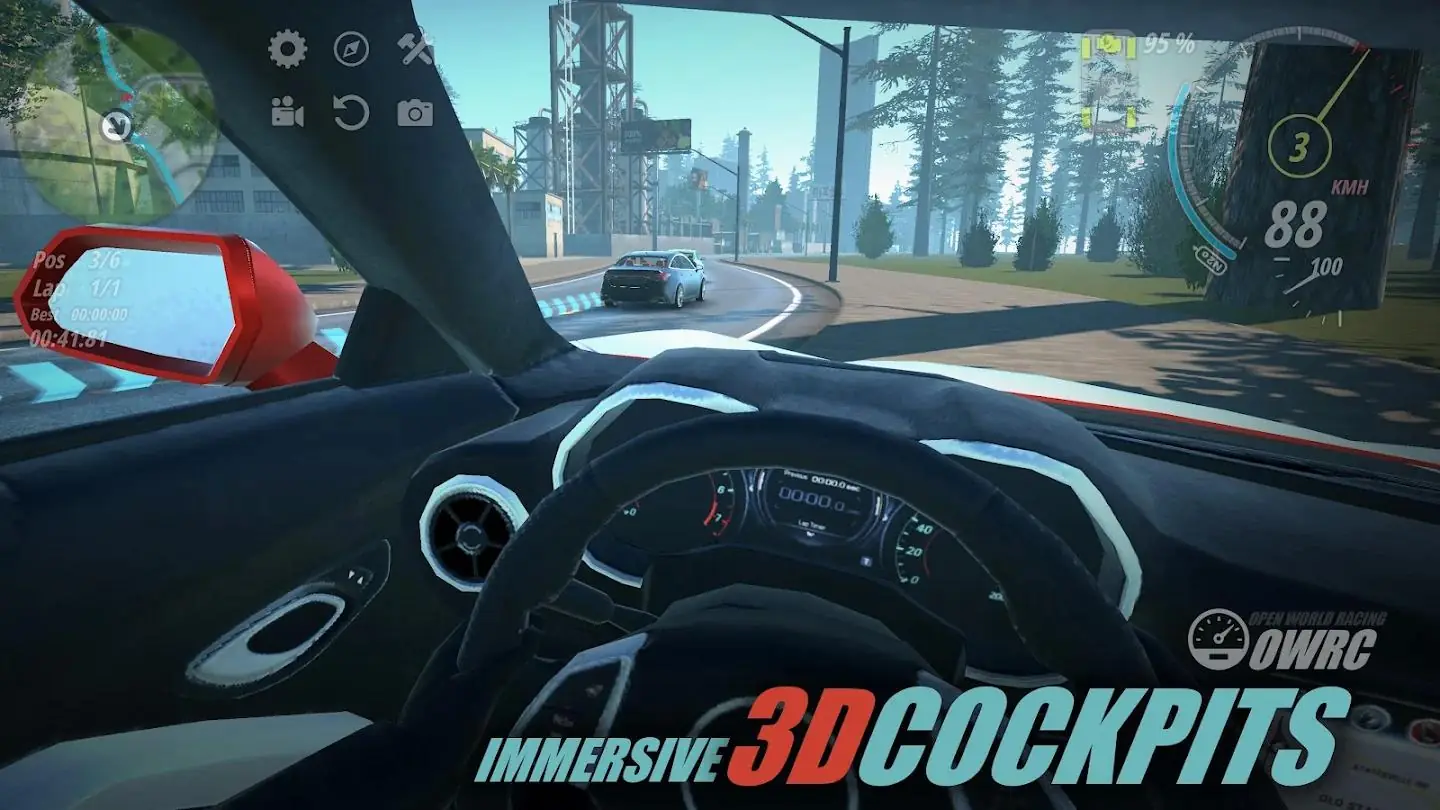
Task: Click the gear indicator showing 3
Action: point(1300,145)
